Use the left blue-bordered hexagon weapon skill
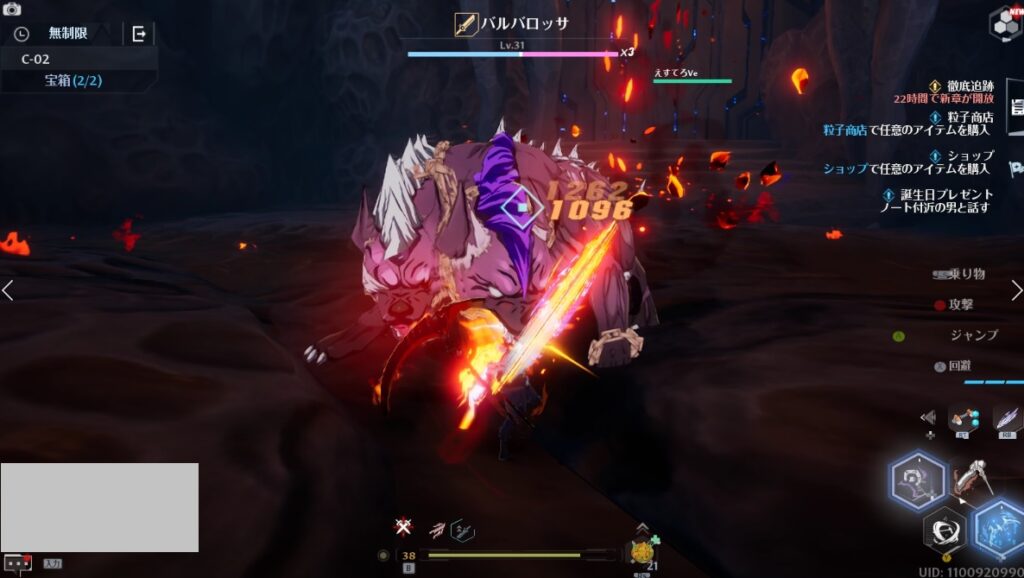Image resolution: width=1024 pixels, height=578 pixels. [917, 481]
